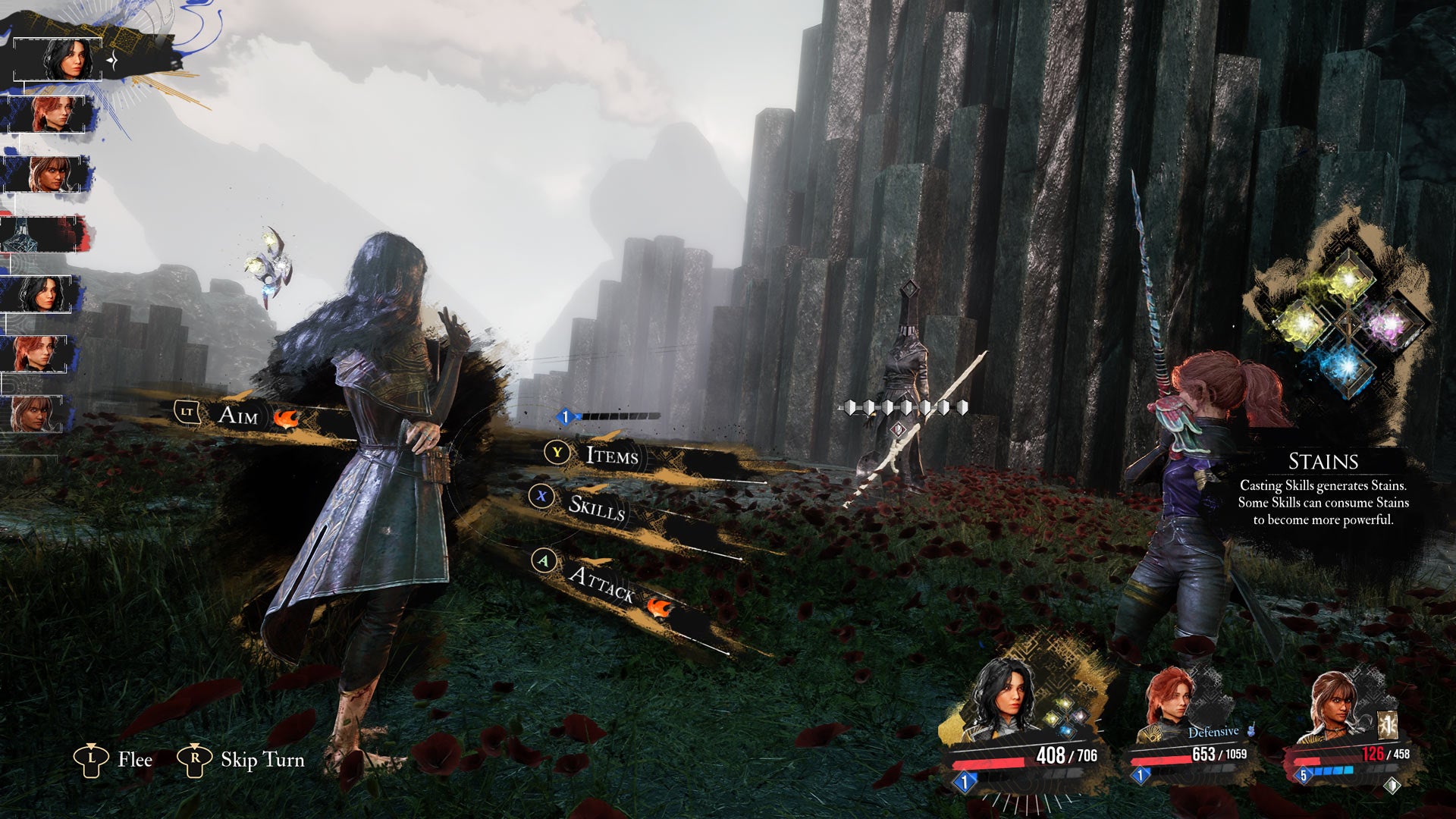Select the purple Stain gem

click(x=1389, y=325)
